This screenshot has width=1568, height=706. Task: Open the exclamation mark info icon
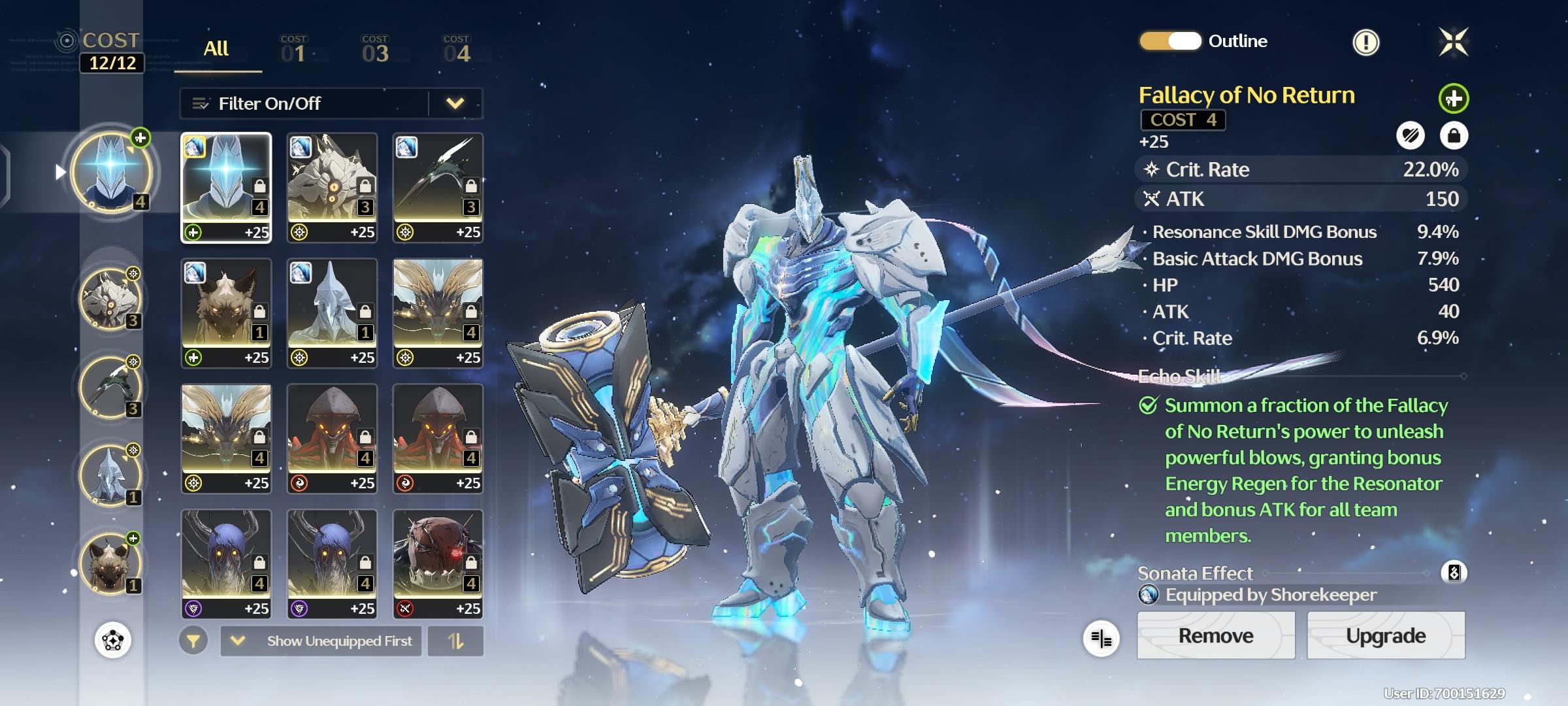[x=1365, y=42]
